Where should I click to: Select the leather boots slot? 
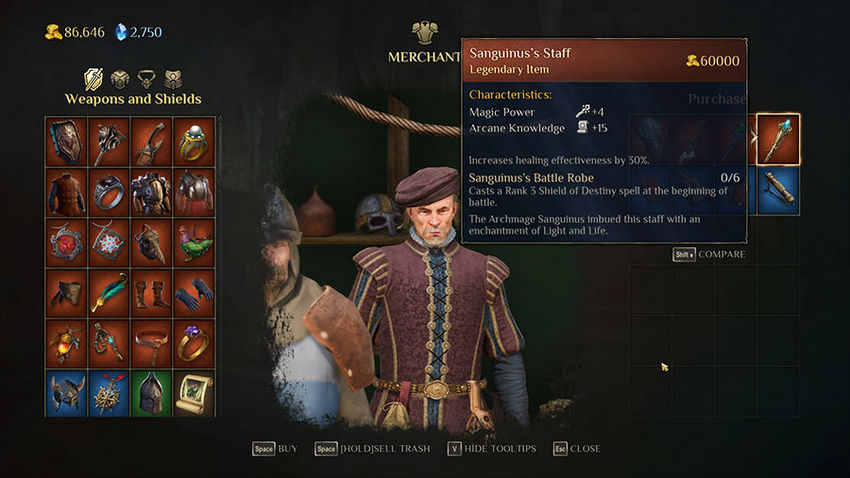click(x=151, y=292)
